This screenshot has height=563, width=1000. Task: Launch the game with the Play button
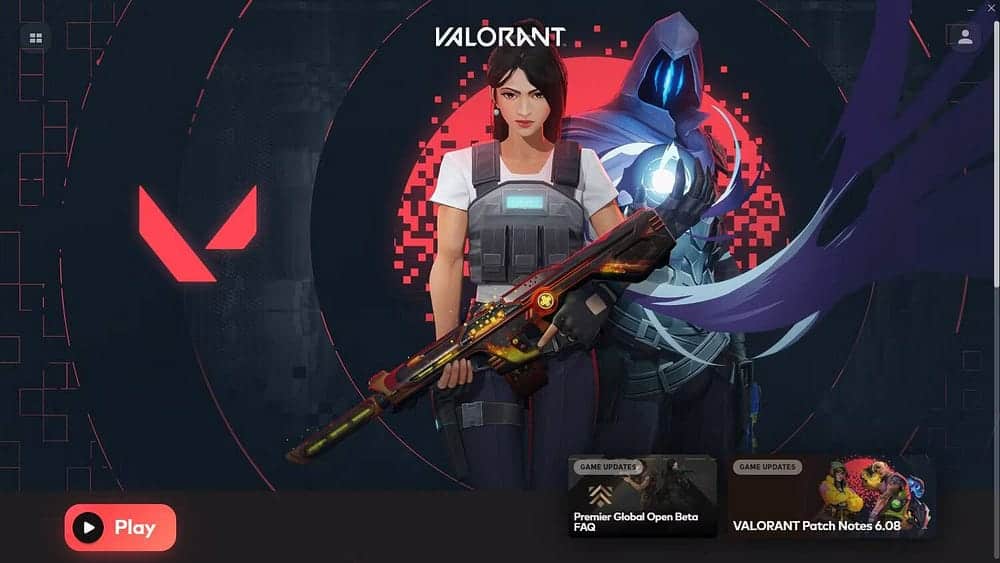click(x=120, y=527)
